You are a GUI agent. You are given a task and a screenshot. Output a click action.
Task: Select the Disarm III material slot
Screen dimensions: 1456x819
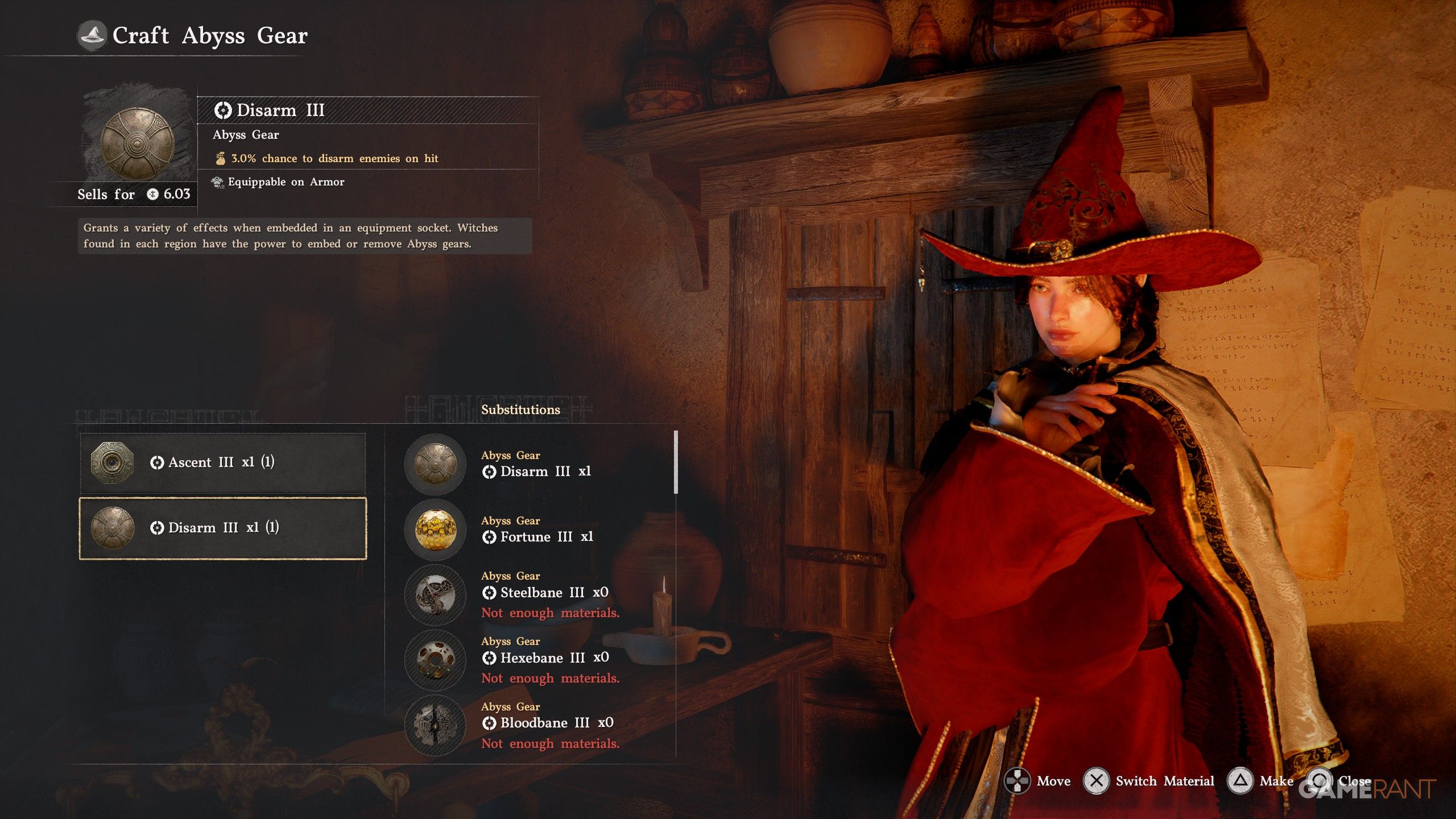point(222,528)
